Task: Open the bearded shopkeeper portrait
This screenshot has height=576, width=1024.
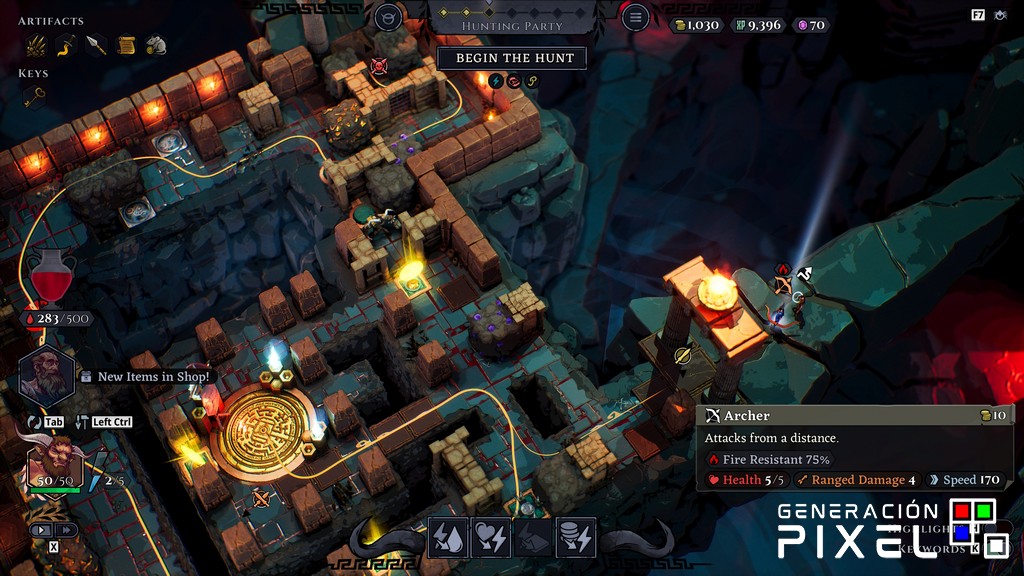Action: pos(46,375)
